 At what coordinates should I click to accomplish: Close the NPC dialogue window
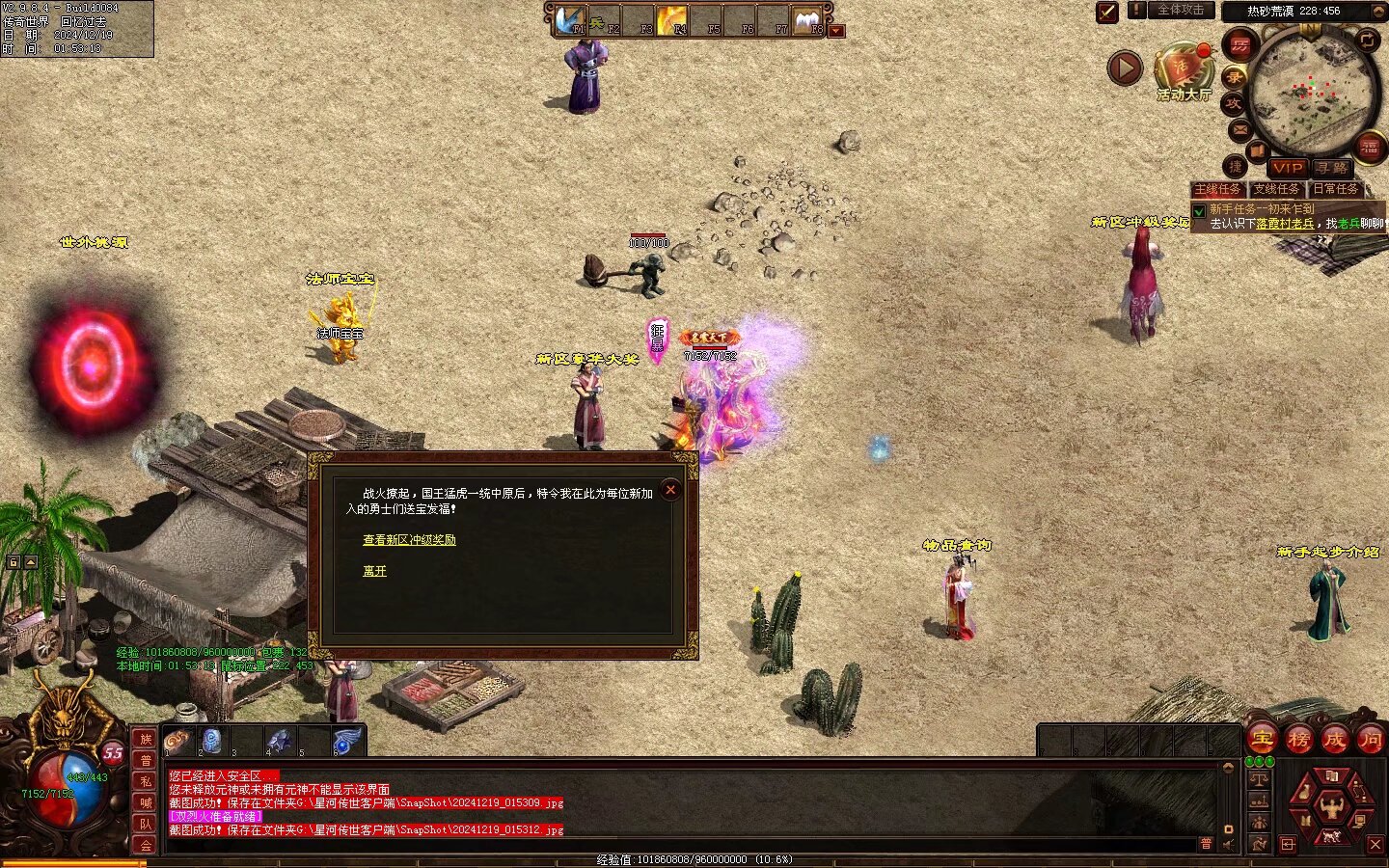coord(670,490)
